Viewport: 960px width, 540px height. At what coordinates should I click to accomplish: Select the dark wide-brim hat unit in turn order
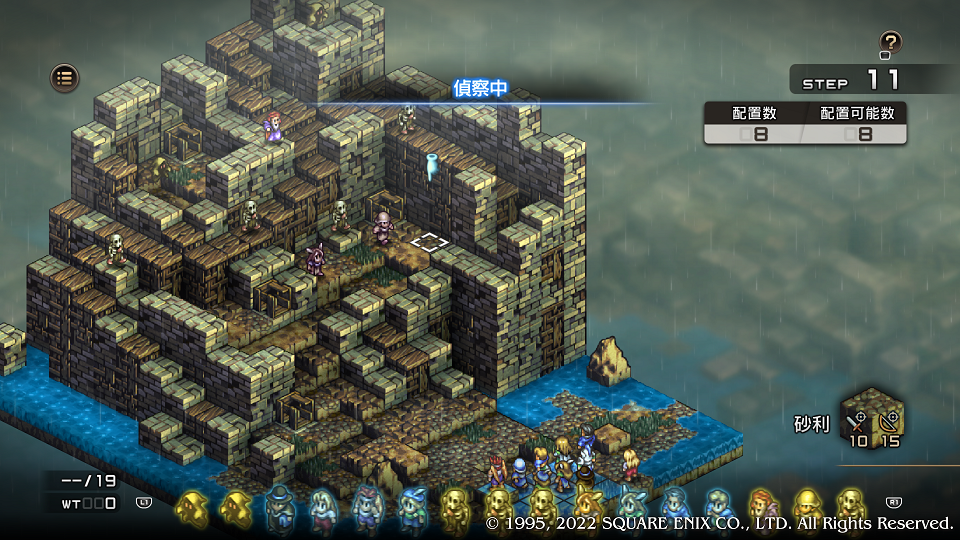[x=281, y=507]
